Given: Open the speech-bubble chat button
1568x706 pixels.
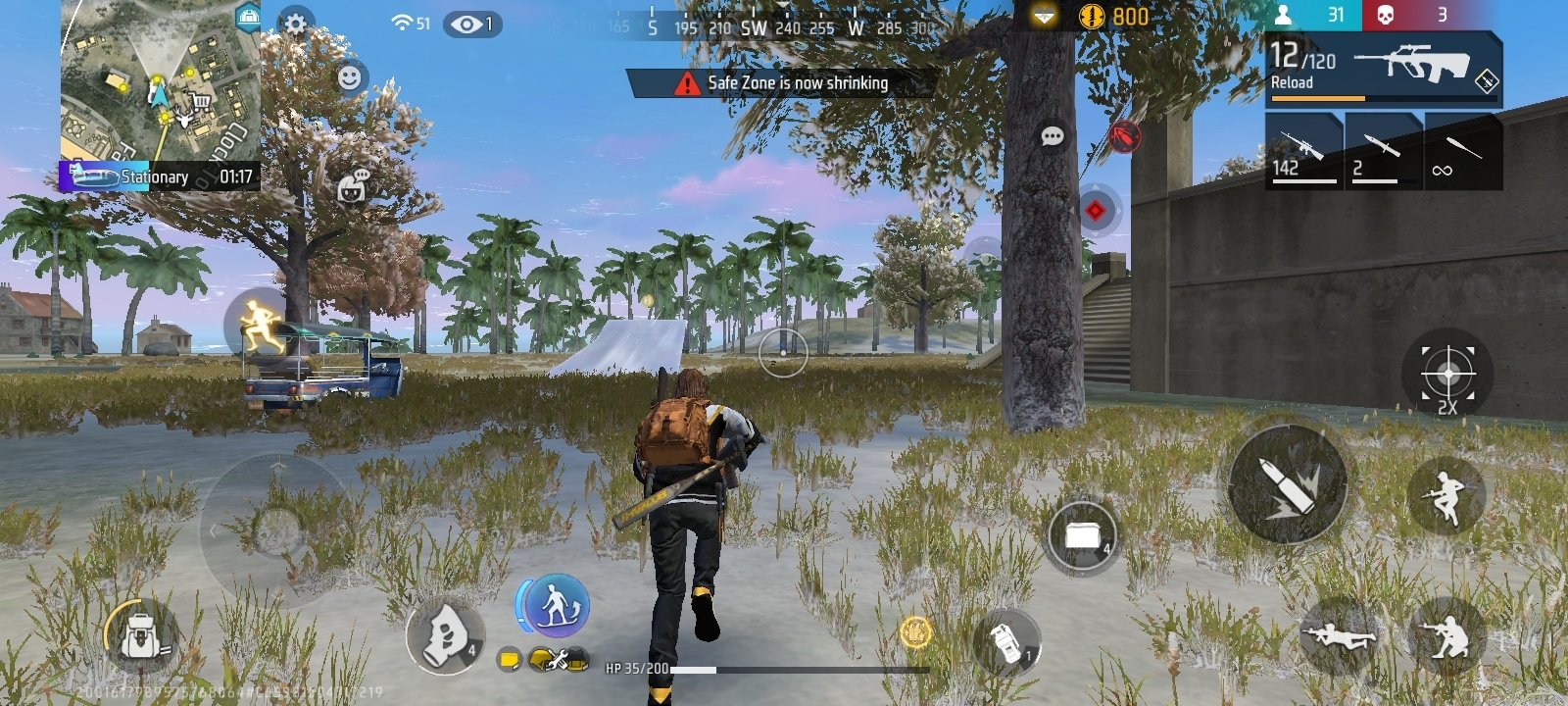Looking at the screenshot, I should (x=1052, y=136).
